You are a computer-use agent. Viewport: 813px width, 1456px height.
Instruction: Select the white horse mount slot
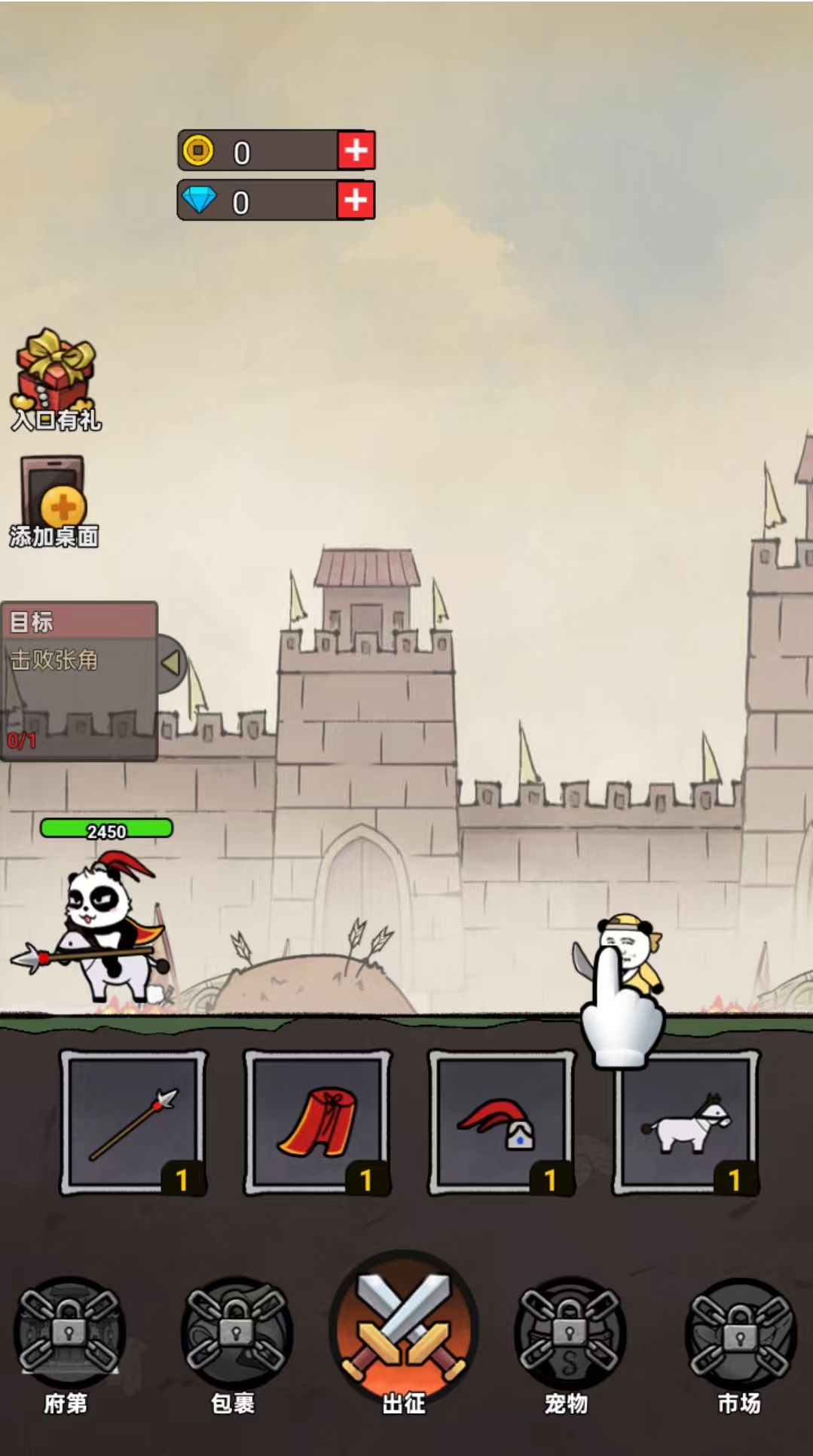tap(686, 1122)
